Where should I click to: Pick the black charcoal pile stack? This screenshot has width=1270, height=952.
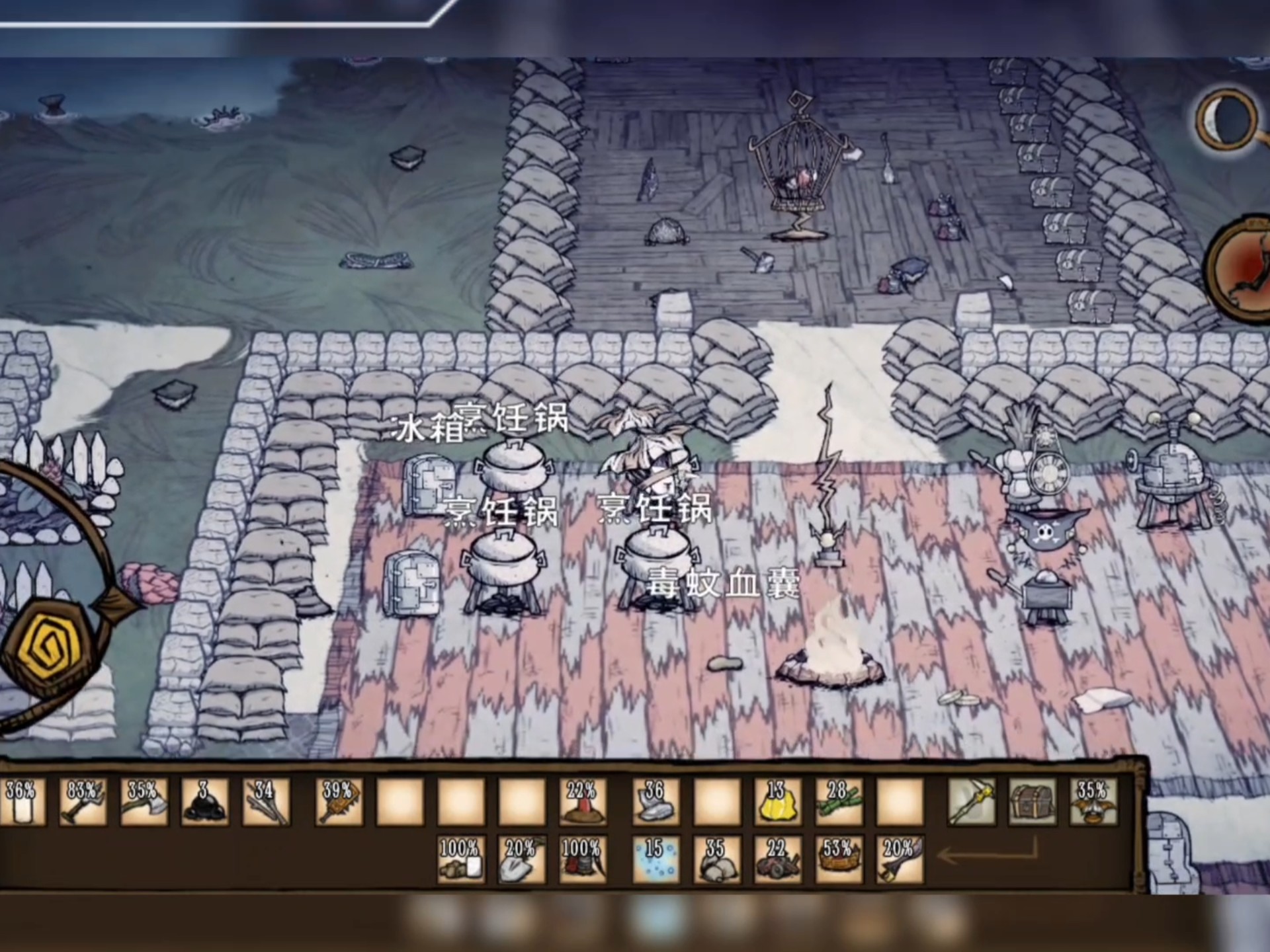tap(204, 801)
